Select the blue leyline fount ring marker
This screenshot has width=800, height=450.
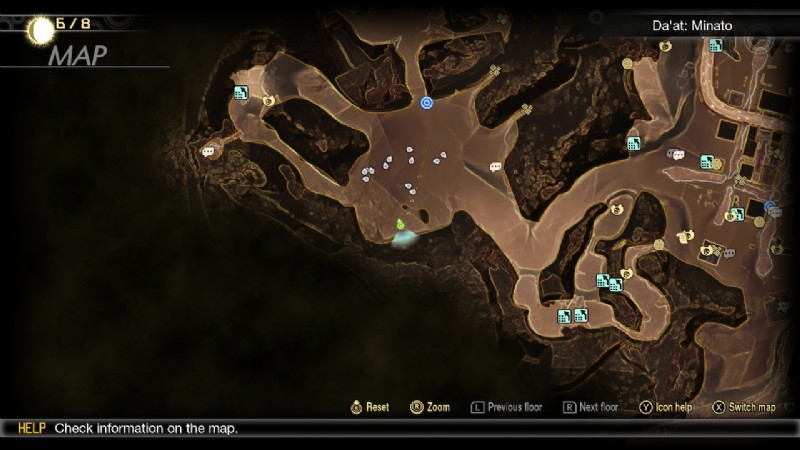tap(427, 102)
